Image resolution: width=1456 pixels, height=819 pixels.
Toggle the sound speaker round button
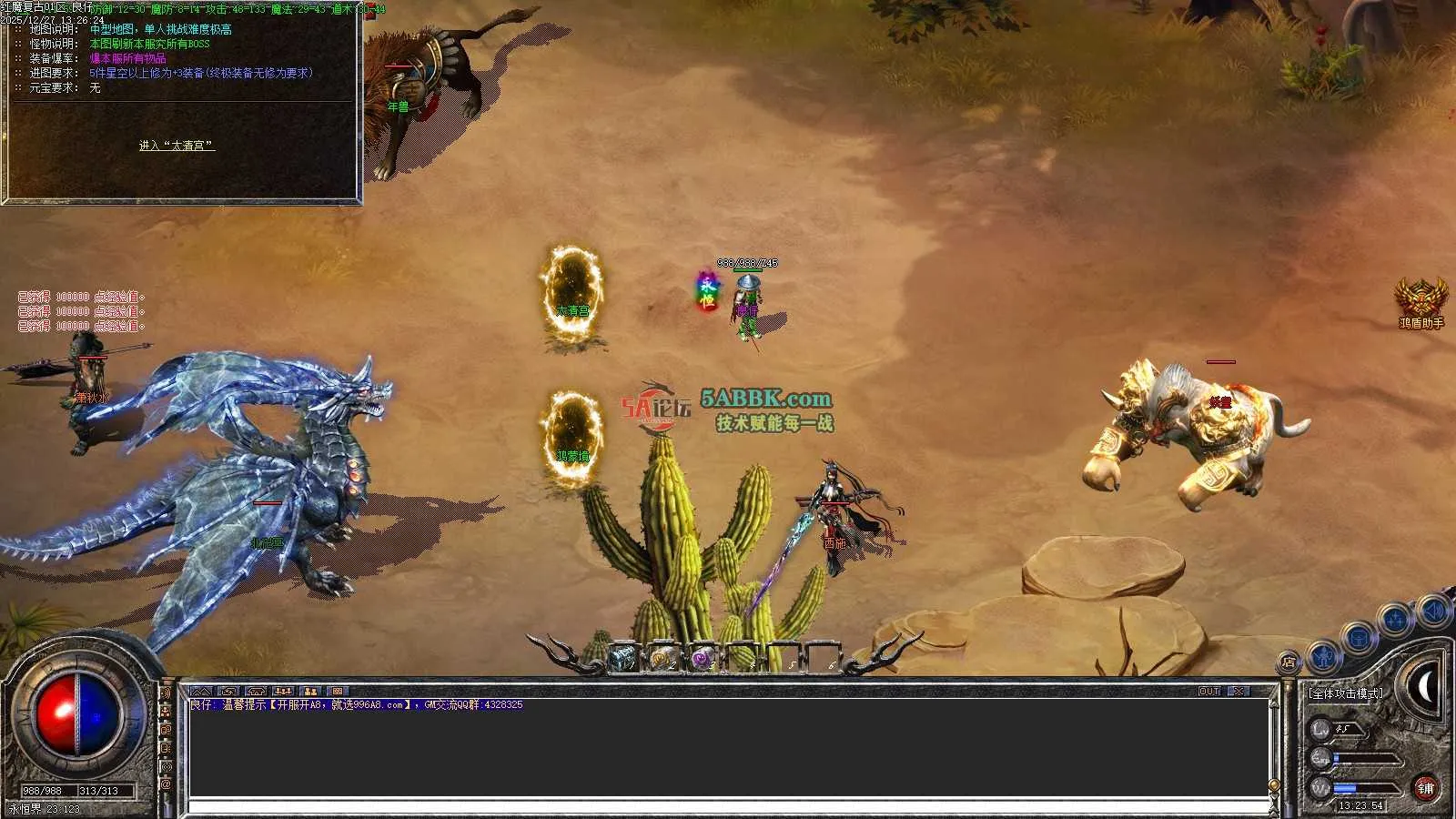[x=1433, y=611]
